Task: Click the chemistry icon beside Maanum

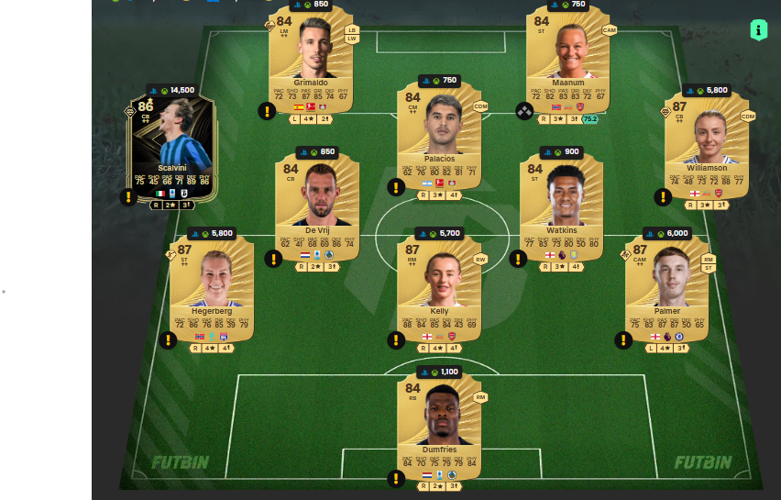Action: click(524, 111)
